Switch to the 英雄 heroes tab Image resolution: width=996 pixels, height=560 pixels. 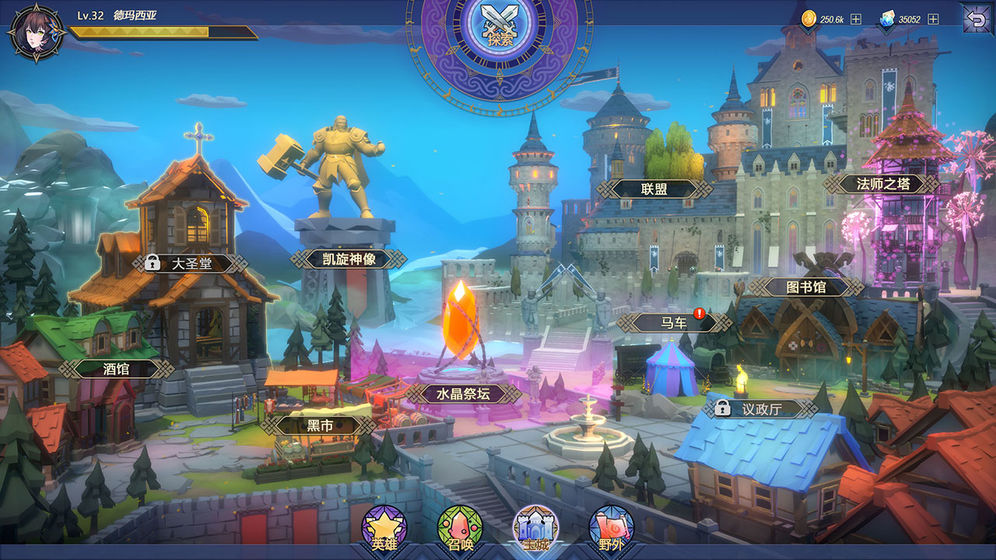point(383,530)
